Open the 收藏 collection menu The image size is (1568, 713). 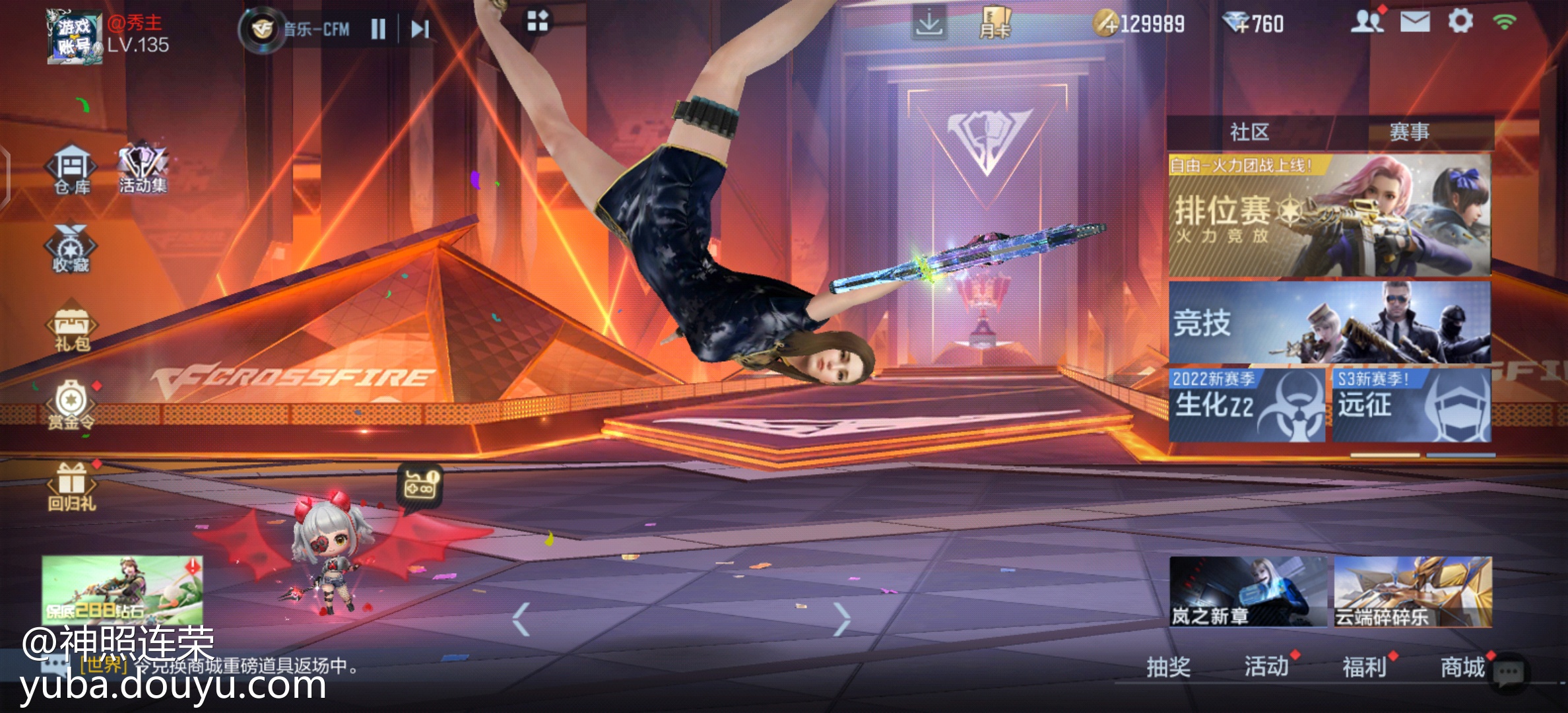71,248
